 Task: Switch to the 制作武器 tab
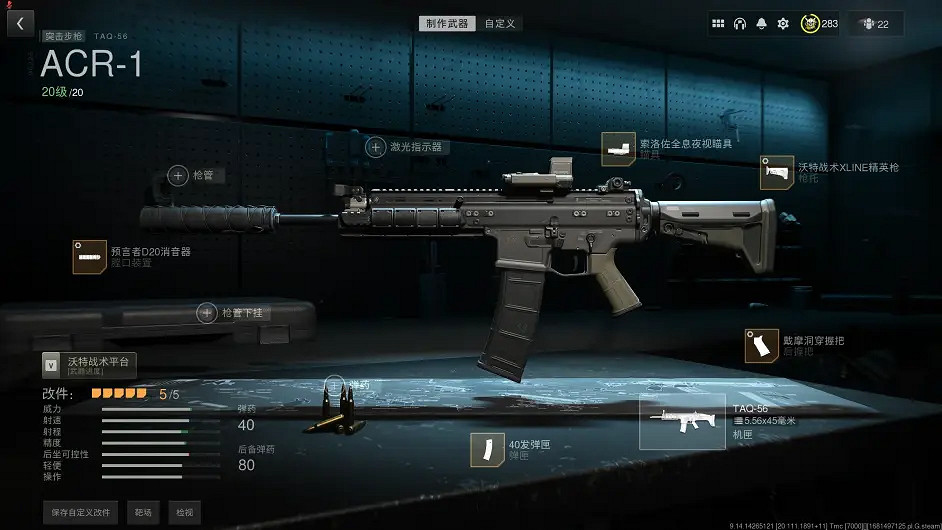pos(447,23)
